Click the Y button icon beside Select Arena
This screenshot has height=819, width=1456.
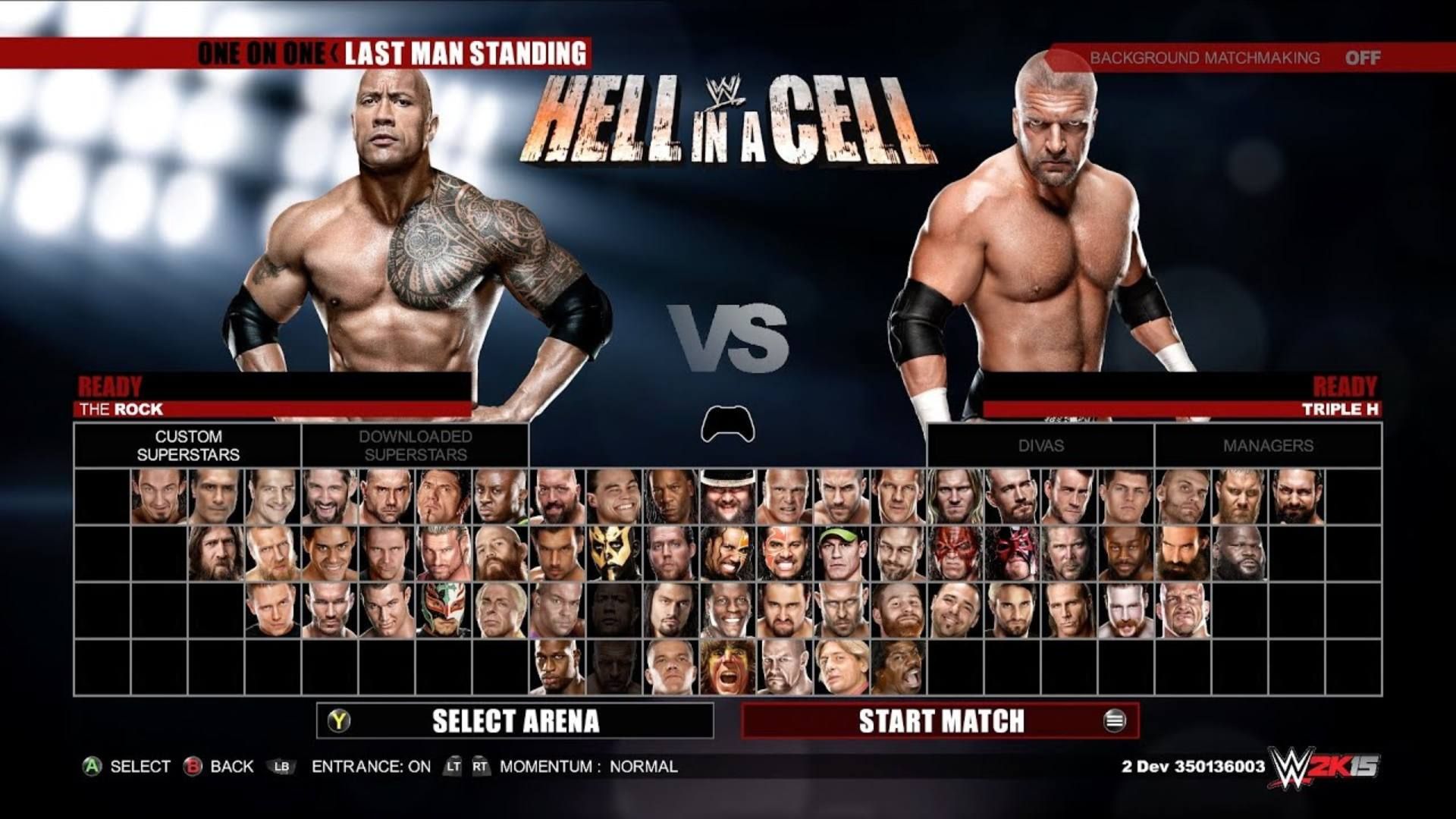340,720
